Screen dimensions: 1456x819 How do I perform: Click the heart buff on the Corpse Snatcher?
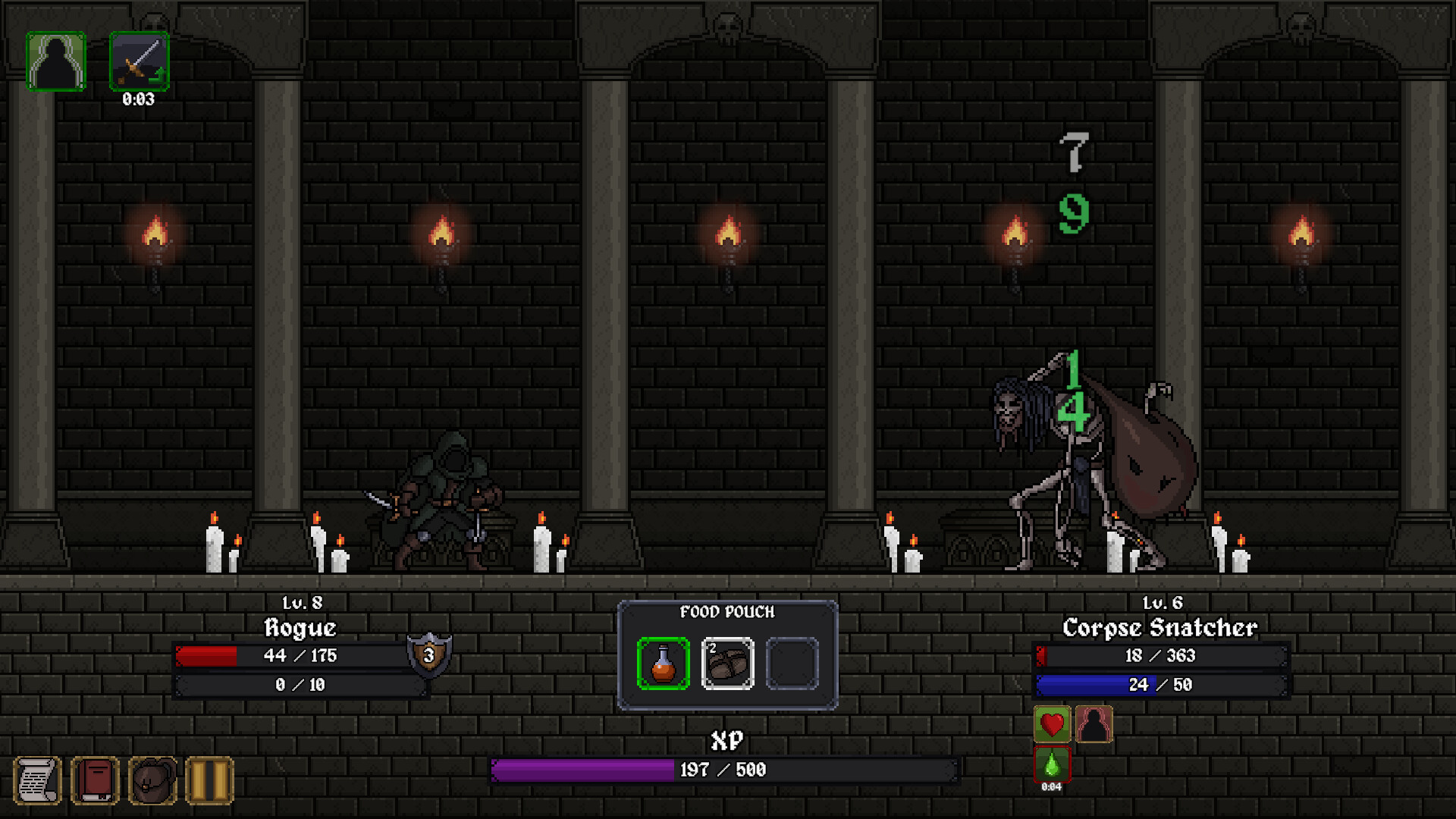(x=1052, y=726)
